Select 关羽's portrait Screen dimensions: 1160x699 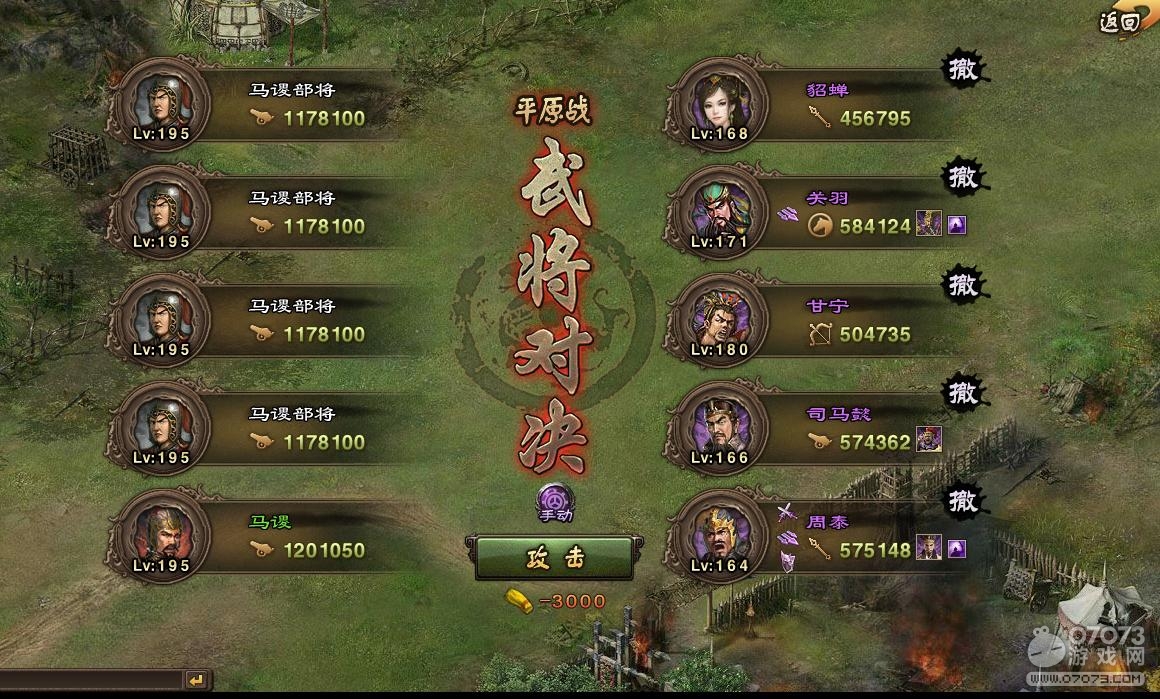pos(718,213)
